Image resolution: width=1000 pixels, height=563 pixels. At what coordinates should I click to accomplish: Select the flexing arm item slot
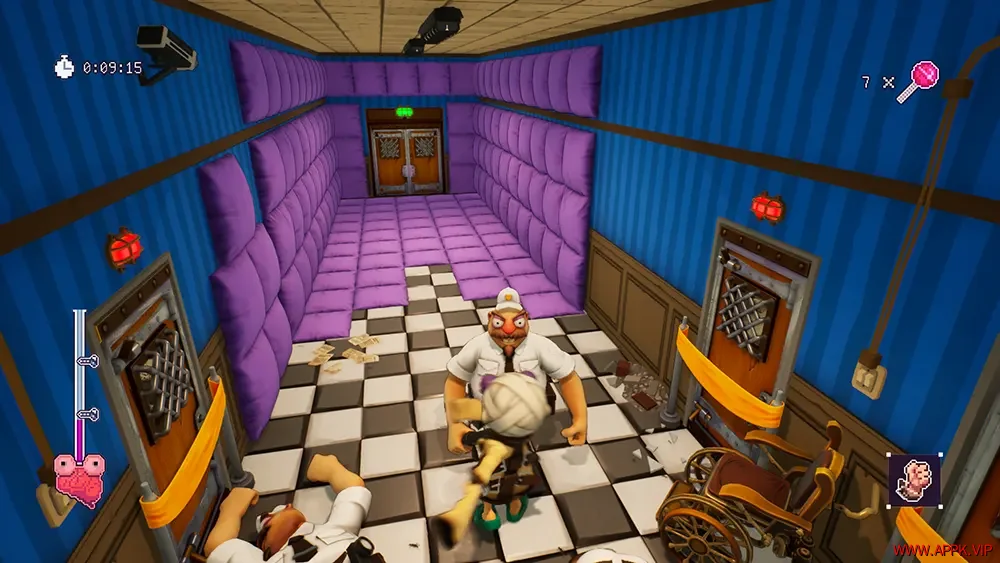[x=914, y=480]
